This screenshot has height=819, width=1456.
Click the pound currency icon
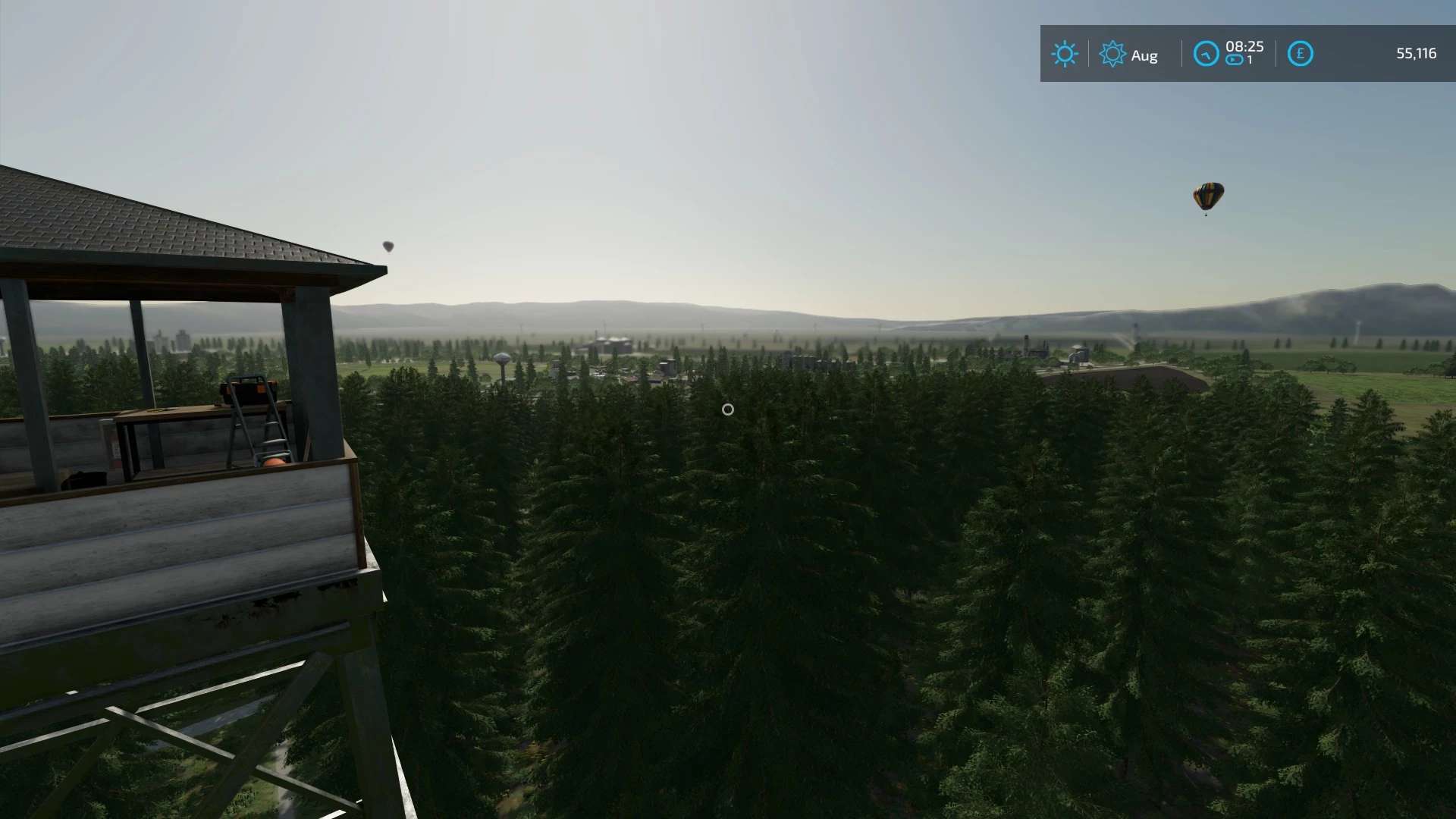pos(1300,54)
